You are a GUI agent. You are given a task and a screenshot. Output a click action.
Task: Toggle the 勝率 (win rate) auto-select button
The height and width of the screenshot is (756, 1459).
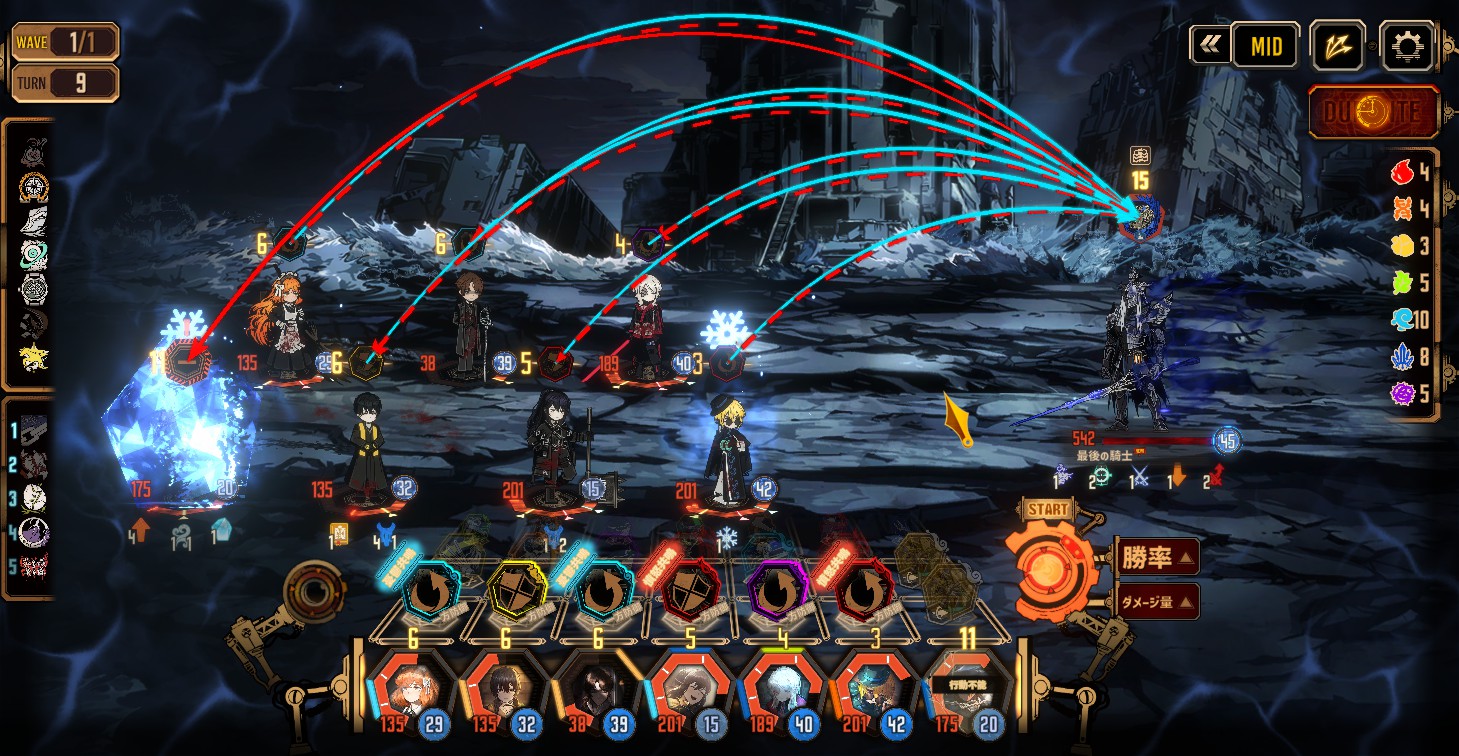click(1156, 557)
